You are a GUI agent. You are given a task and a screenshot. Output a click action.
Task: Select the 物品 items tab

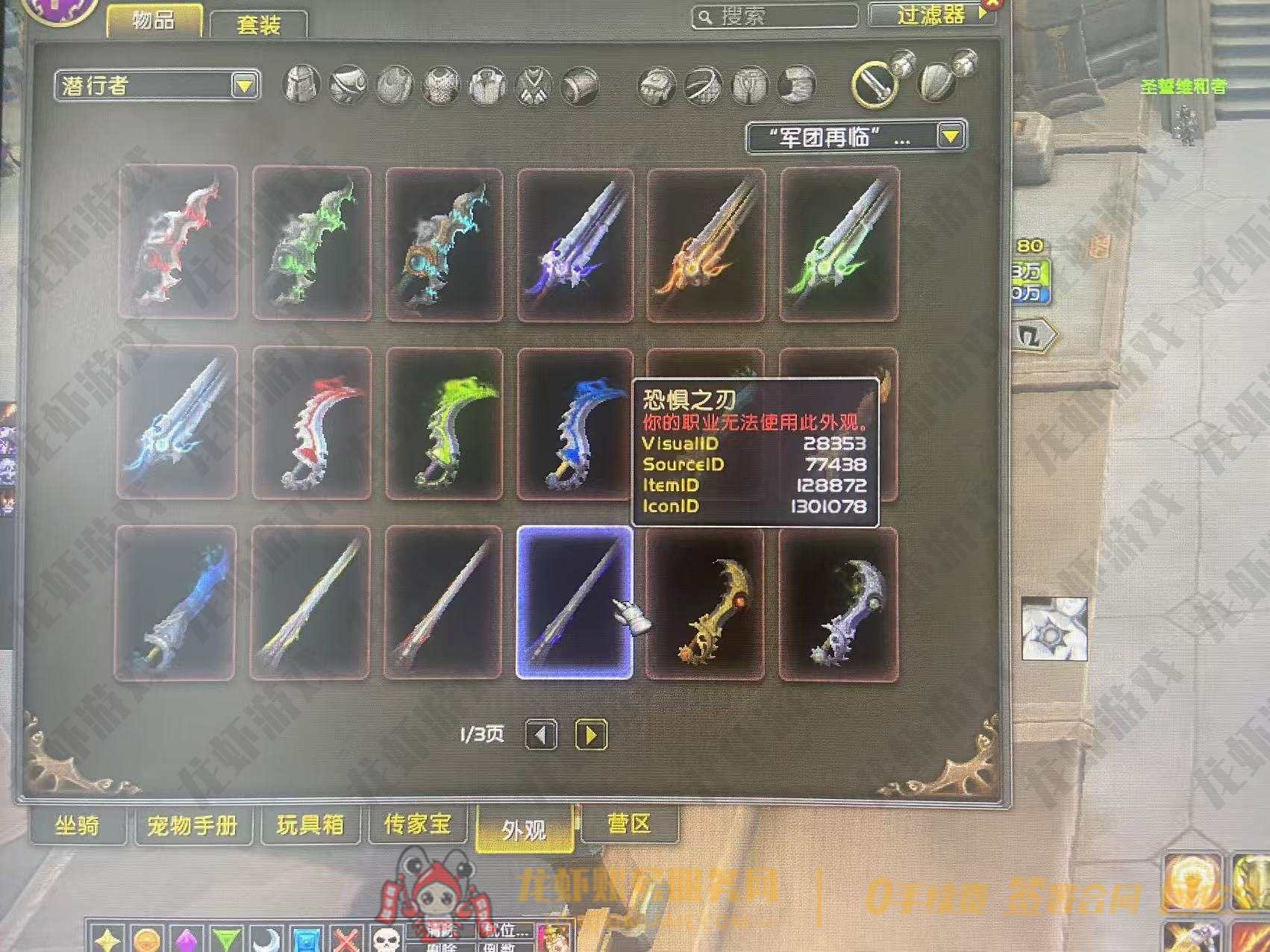(154, 21)
